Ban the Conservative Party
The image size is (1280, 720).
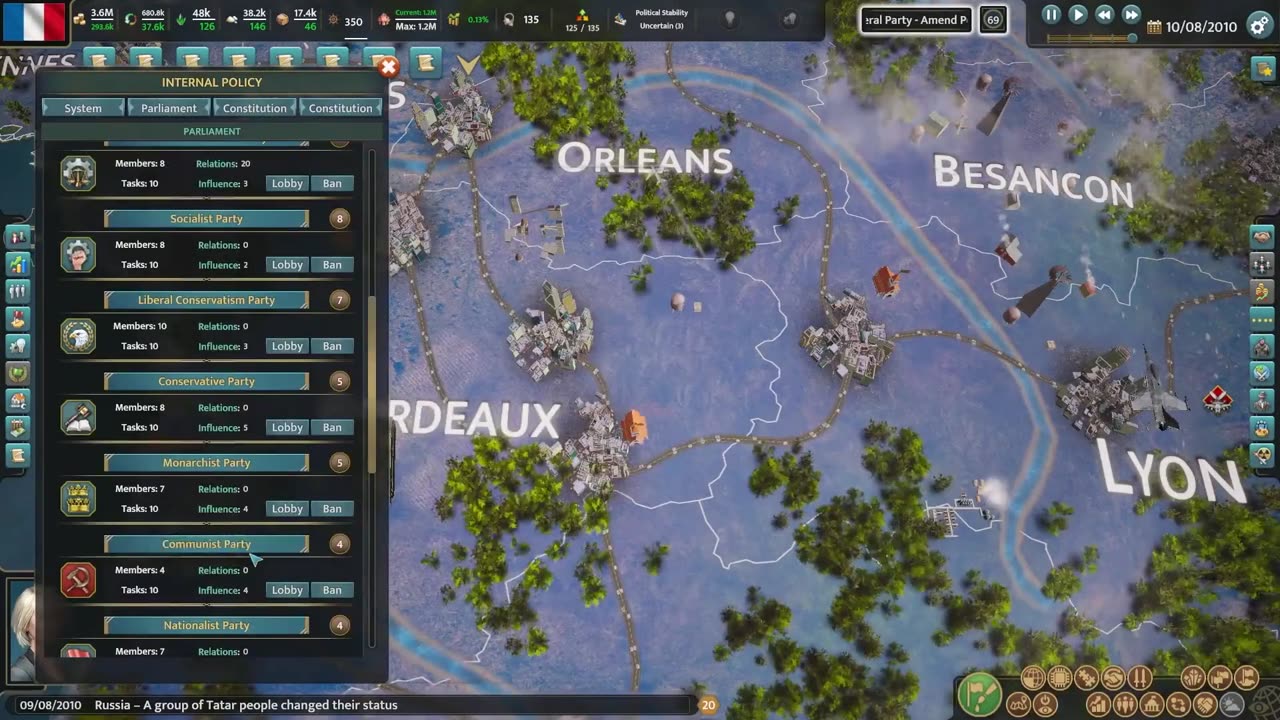tap(332, 427)
